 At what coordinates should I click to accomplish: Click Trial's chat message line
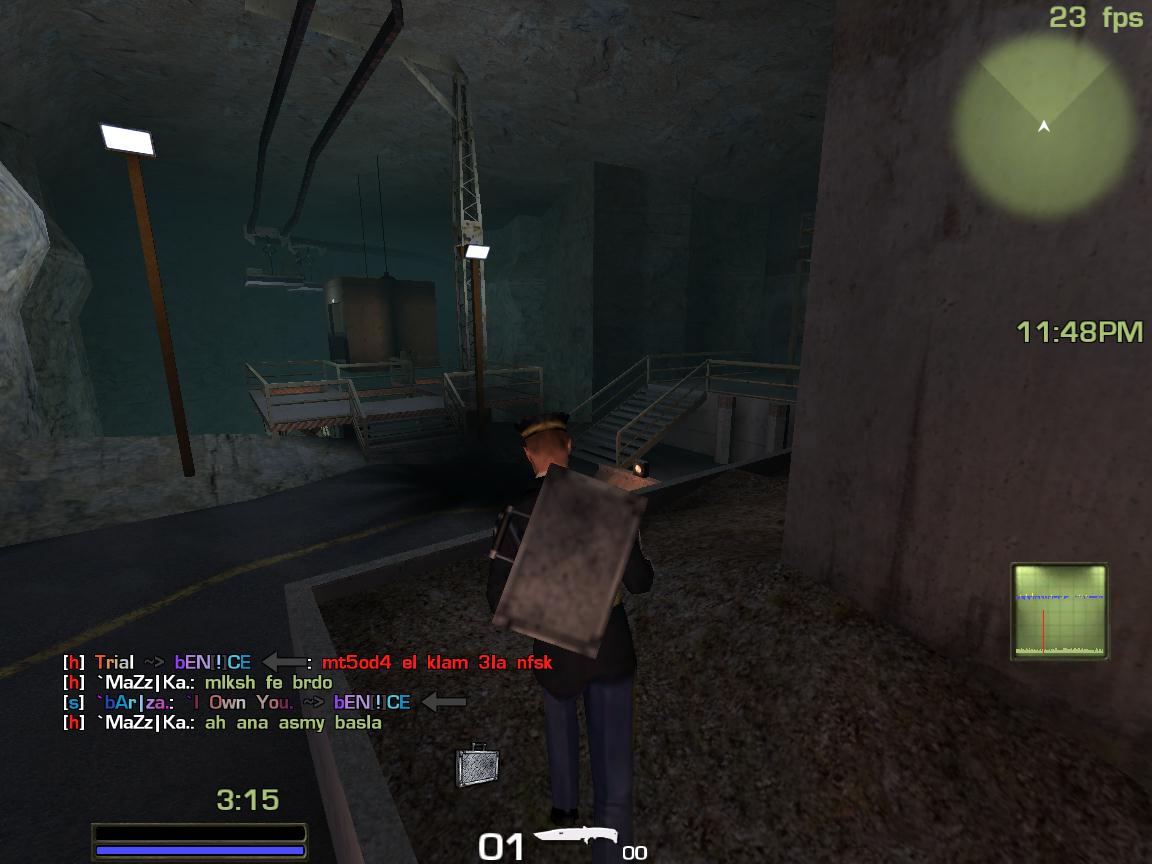307,662
